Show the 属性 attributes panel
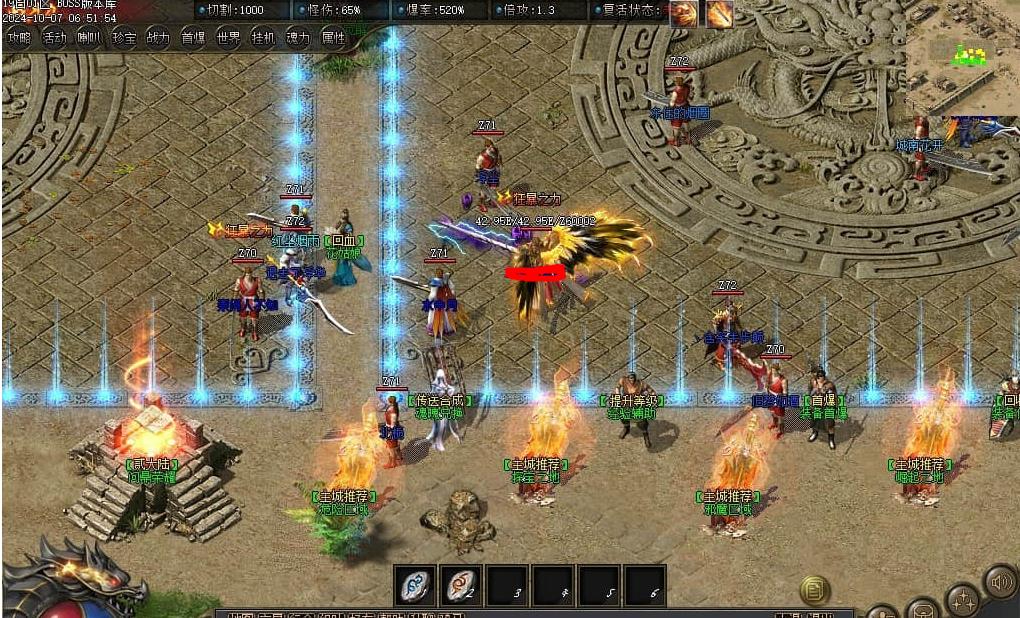The width and height of the screenshot is (1020, 618). [333, 38]
